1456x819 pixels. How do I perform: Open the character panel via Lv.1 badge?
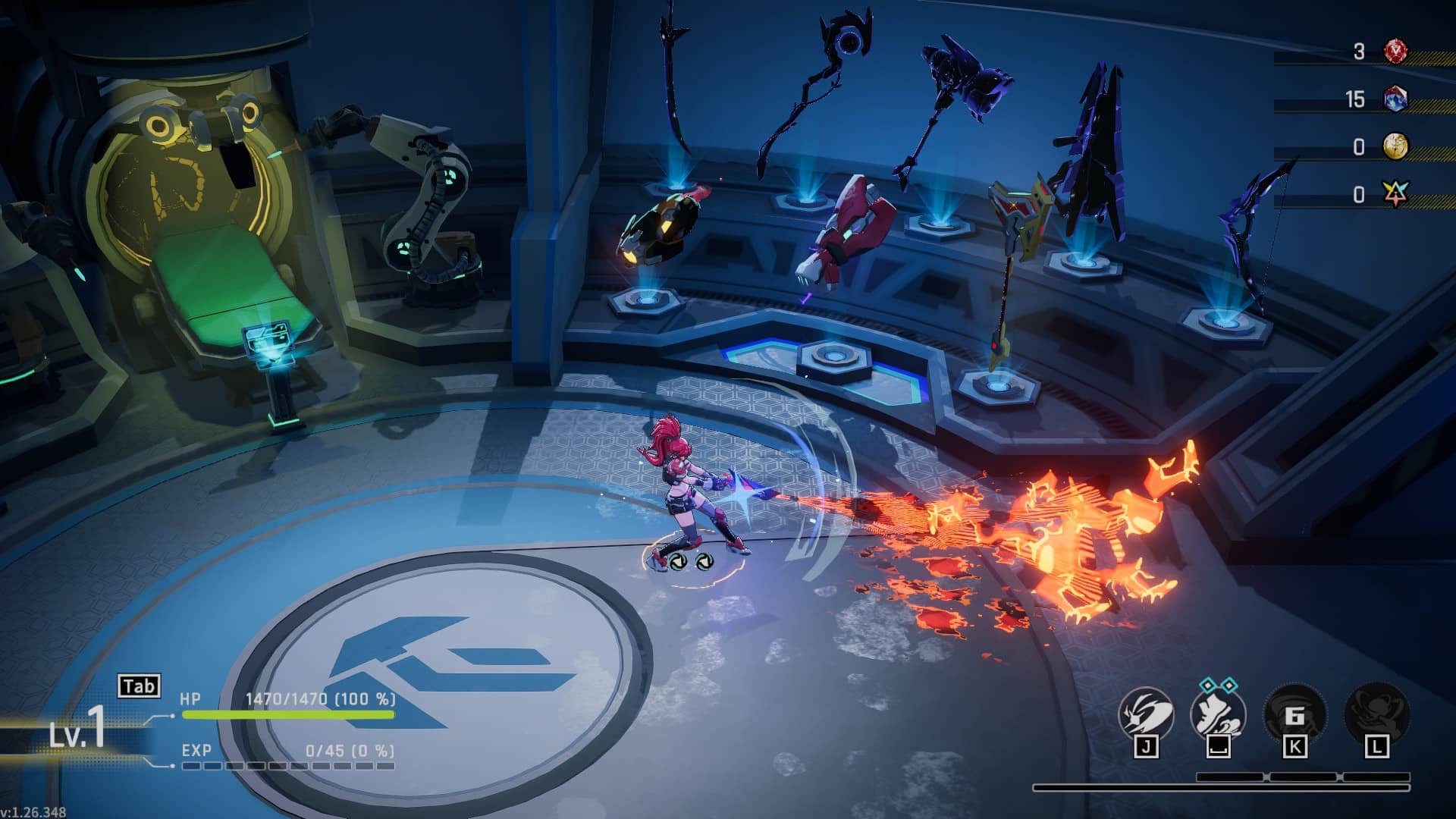click(77, 733)
